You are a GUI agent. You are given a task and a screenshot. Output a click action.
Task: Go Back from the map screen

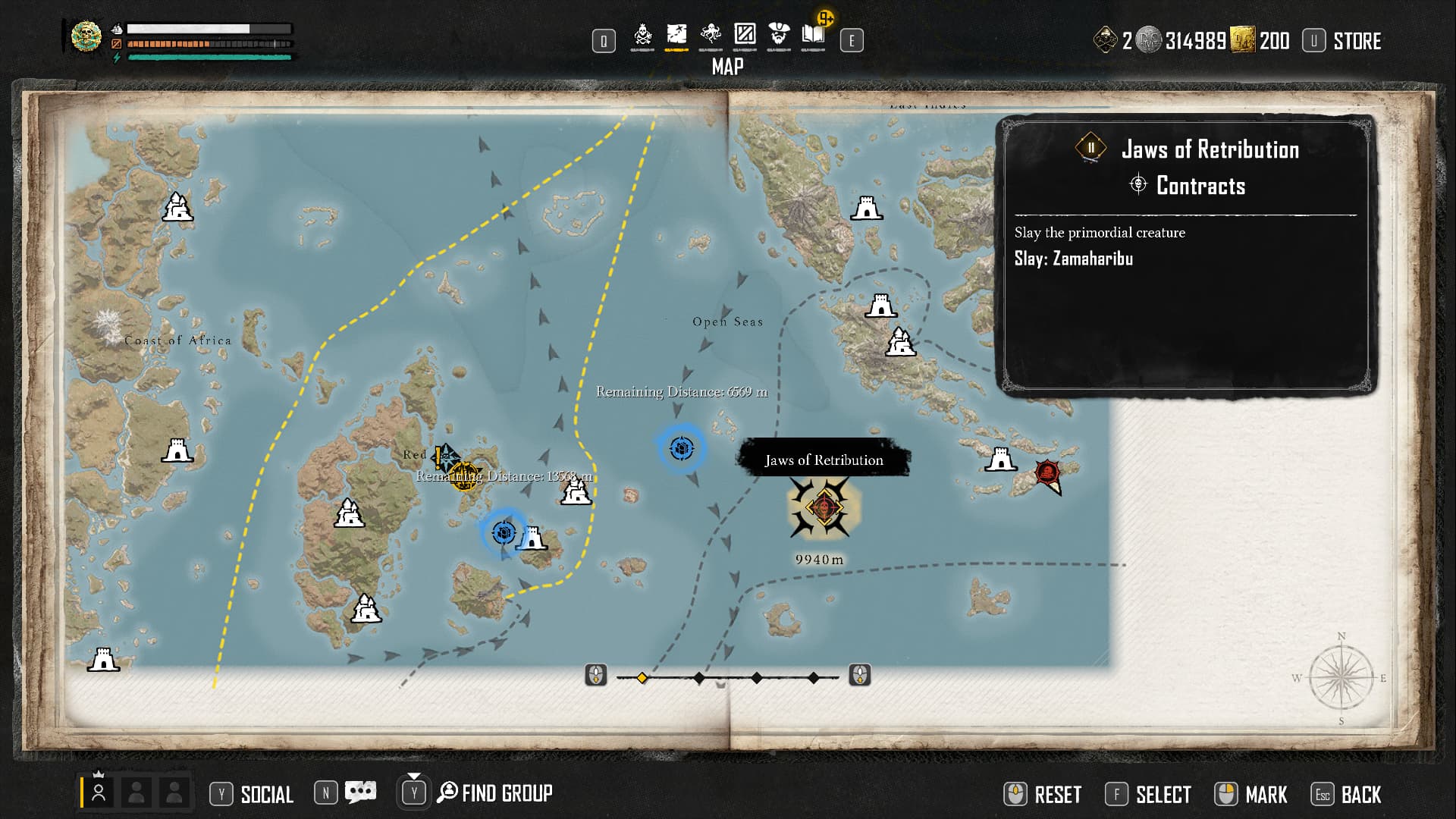[x=1360, y=795]
